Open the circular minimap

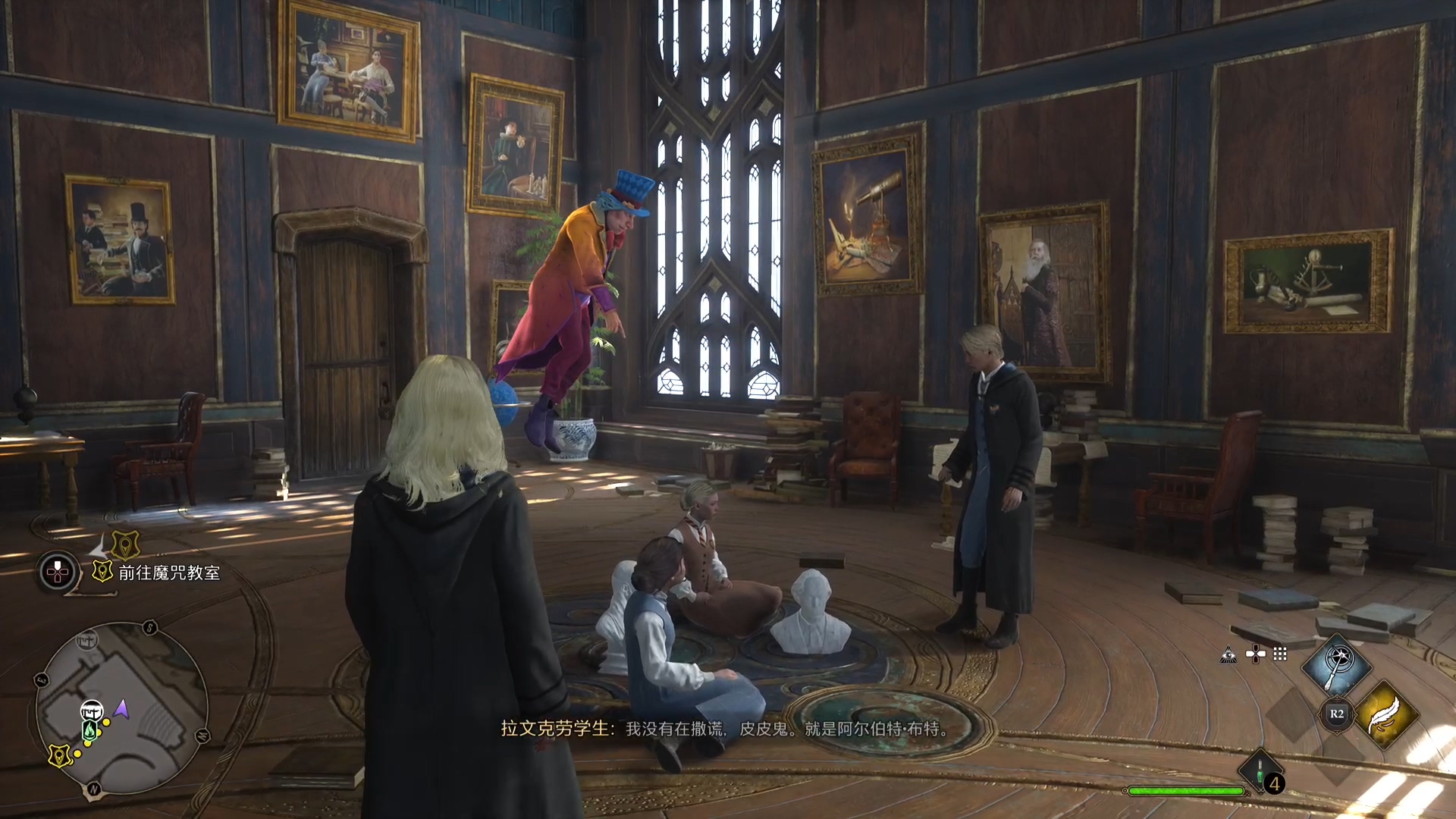121,709
